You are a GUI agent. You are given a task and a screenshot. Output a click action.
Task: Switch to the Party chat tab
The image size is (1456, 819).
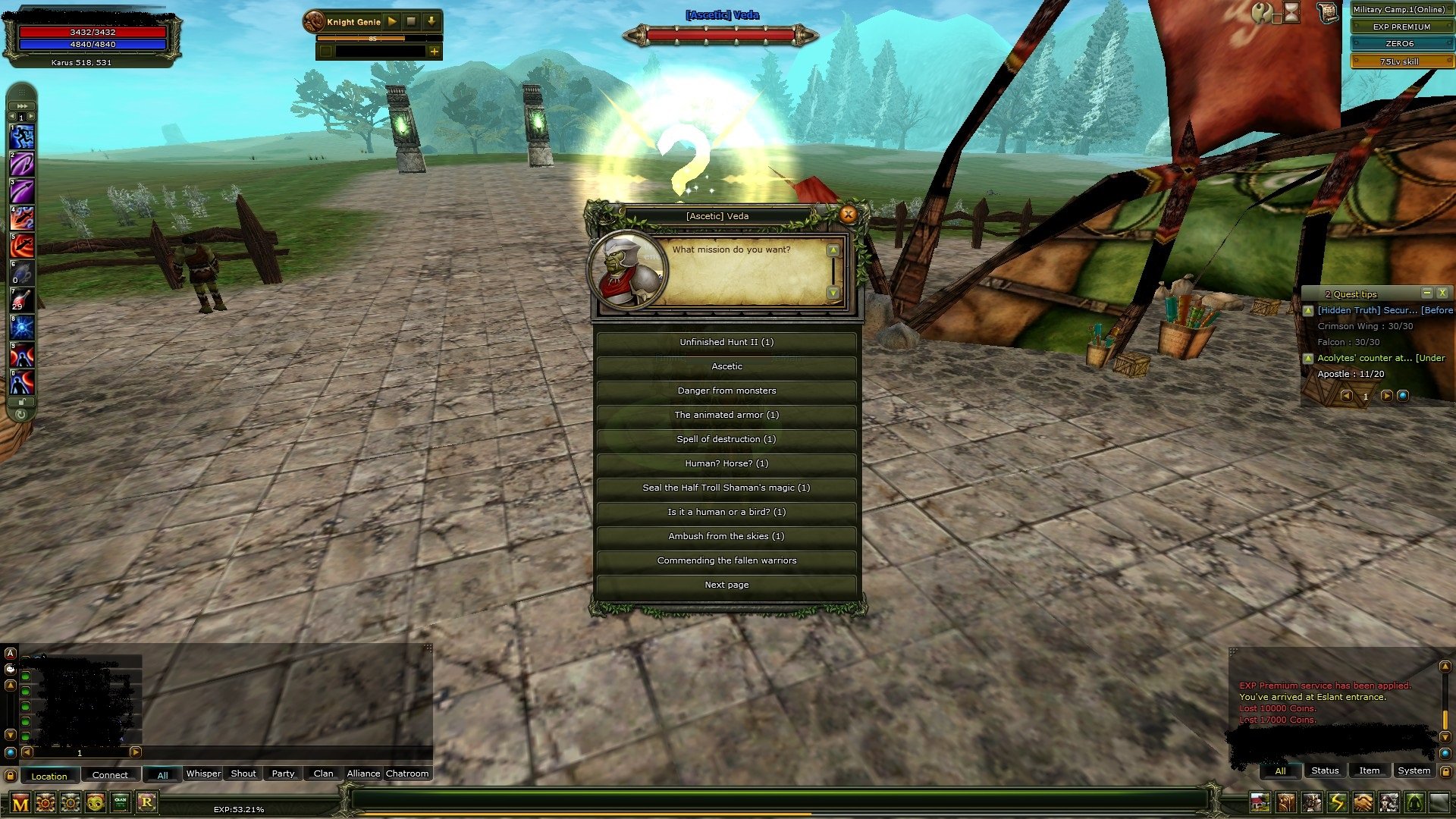[282, 773]
